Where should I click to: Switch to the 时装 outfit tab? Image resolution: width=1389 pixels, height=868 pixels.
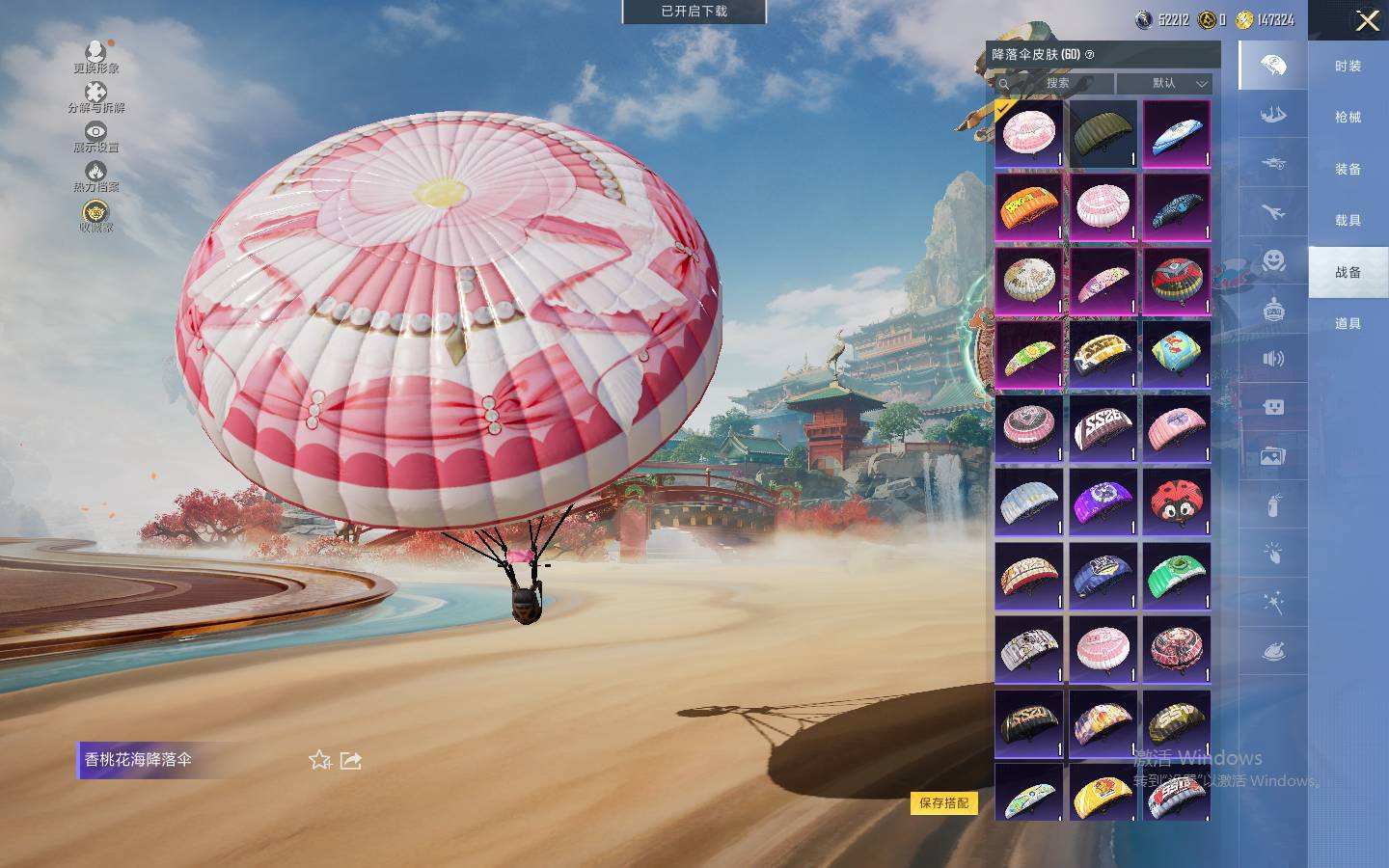point(1348,66)
